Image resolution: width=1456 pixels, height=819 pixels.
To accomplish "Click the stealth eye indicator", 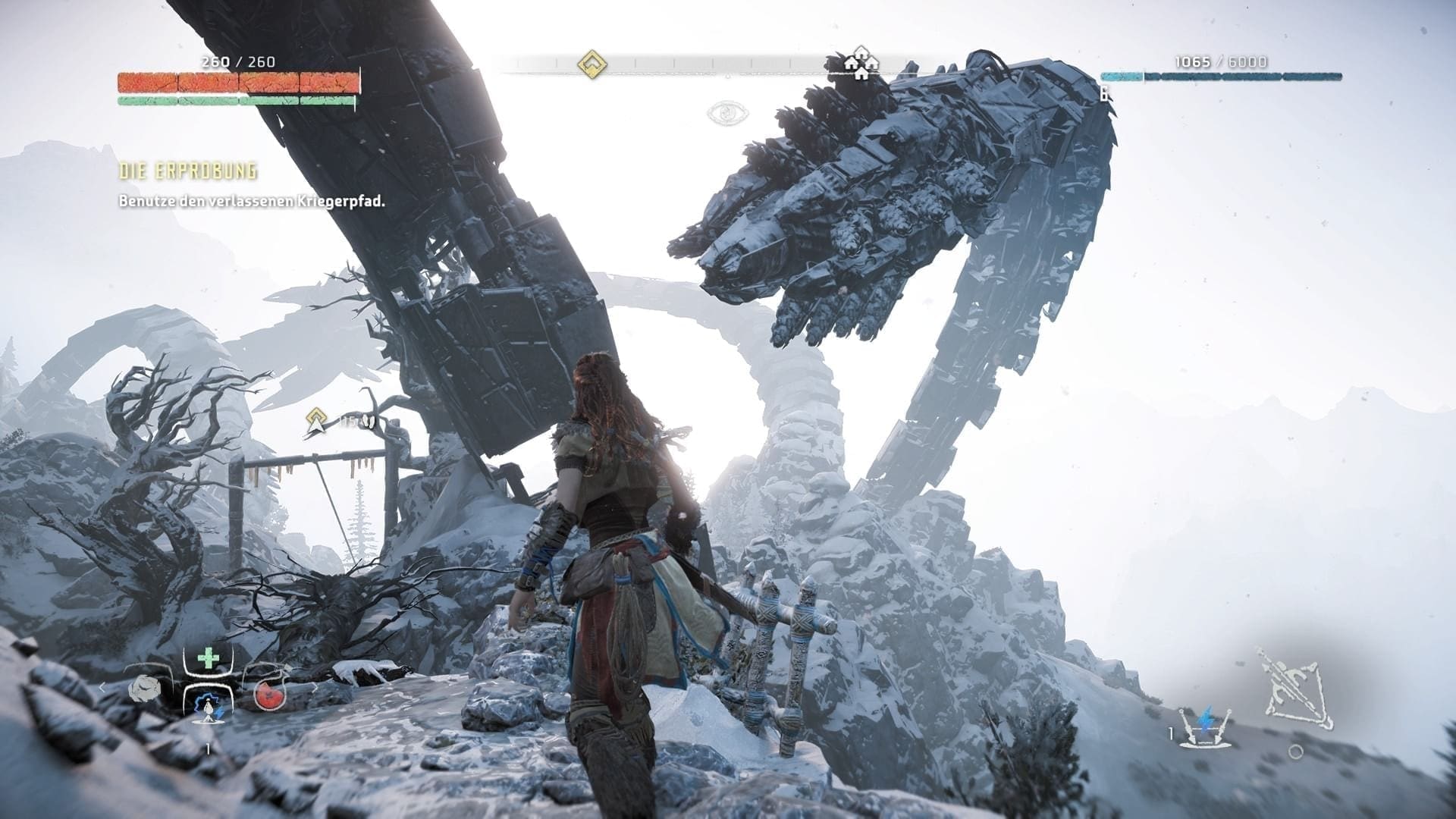I will (728, 114).
